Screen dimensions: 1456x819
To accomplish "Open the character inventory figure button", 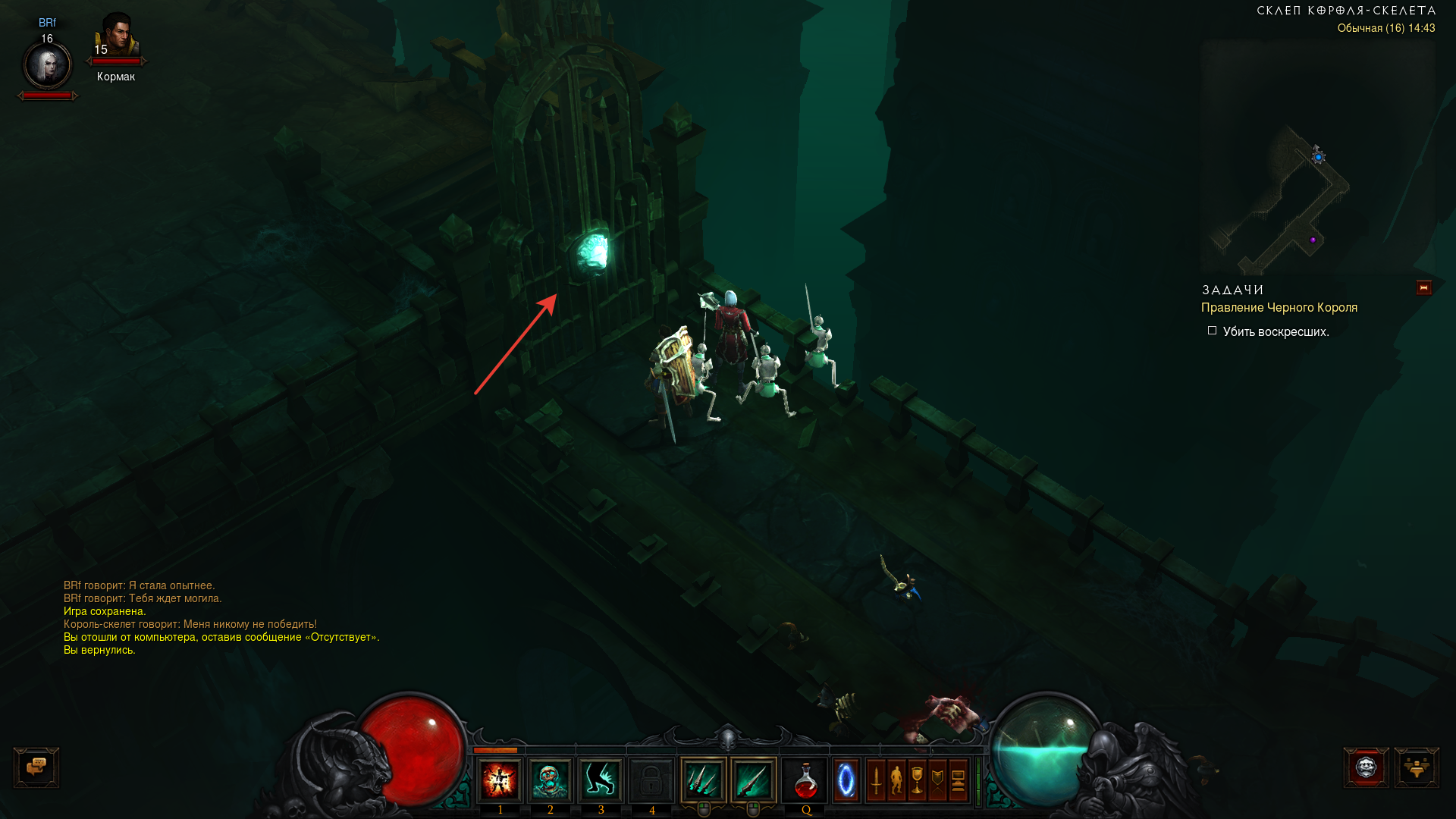I will (x=897, y=780).
